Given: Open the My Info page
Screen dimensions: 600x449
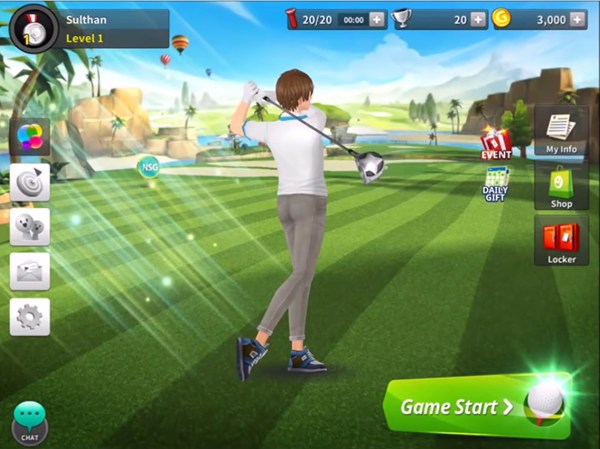Looking at the screenshot, I should [560, 132].
